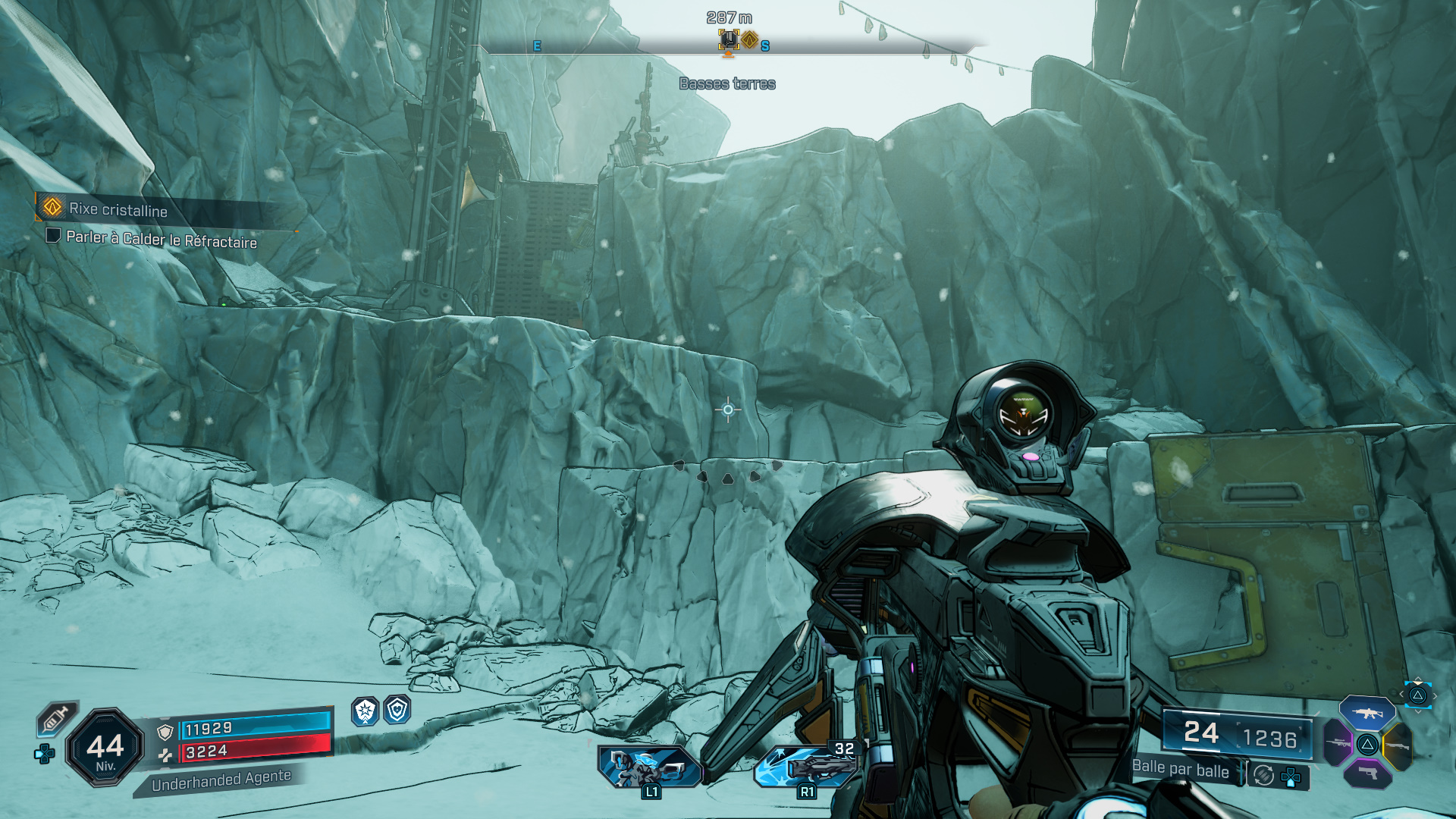Image resolution: width=1456 pixels, height=819 pixels.
Task: Select the orange diamond quest marker on compass
Action: [x=750, y=39]
